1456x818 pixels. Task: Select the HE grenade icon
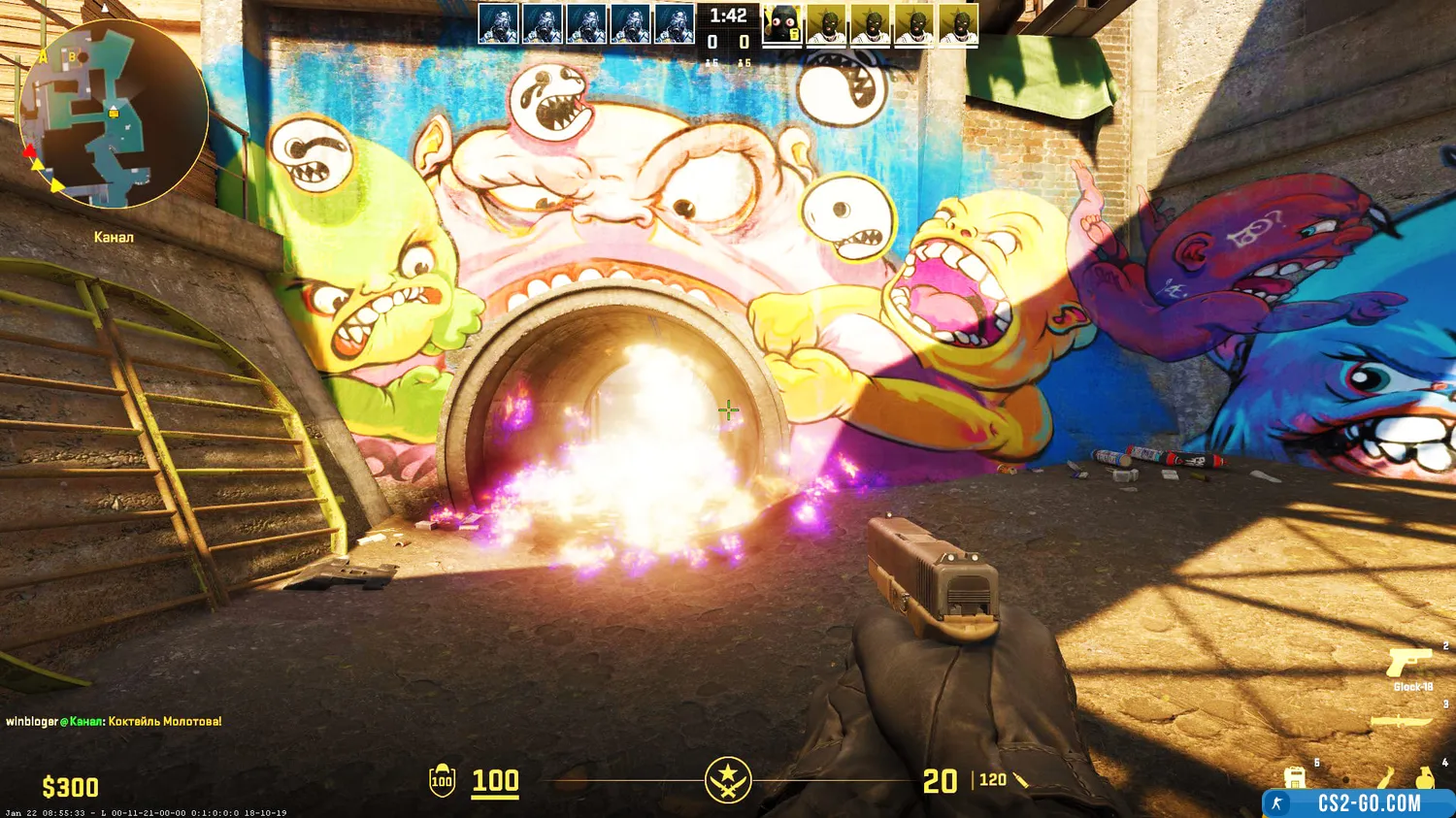(1424, 777)
